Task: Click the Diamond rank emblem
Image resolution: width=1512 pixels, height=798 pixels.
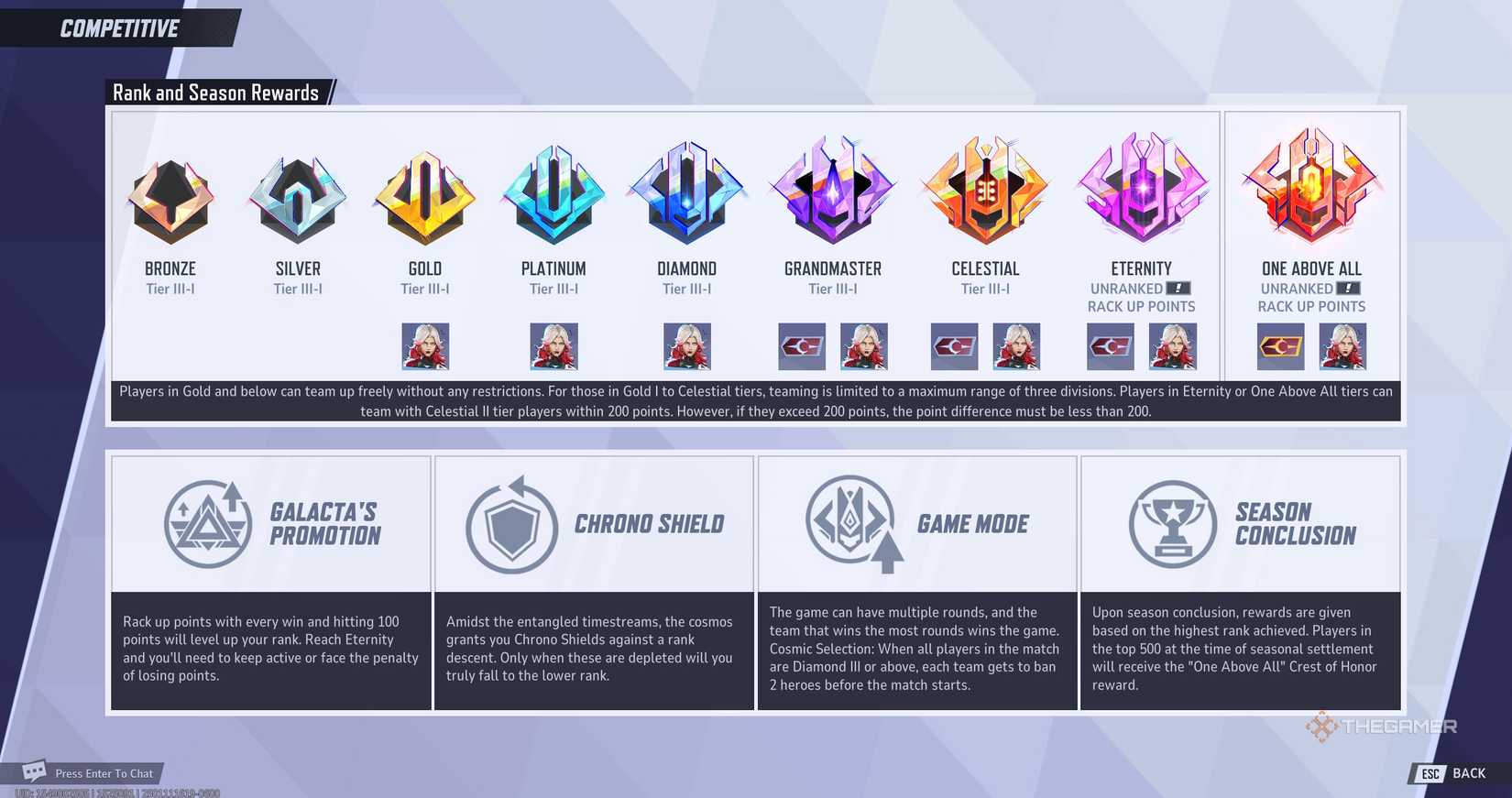Action: pyautogui.click(x=685, y=192)
